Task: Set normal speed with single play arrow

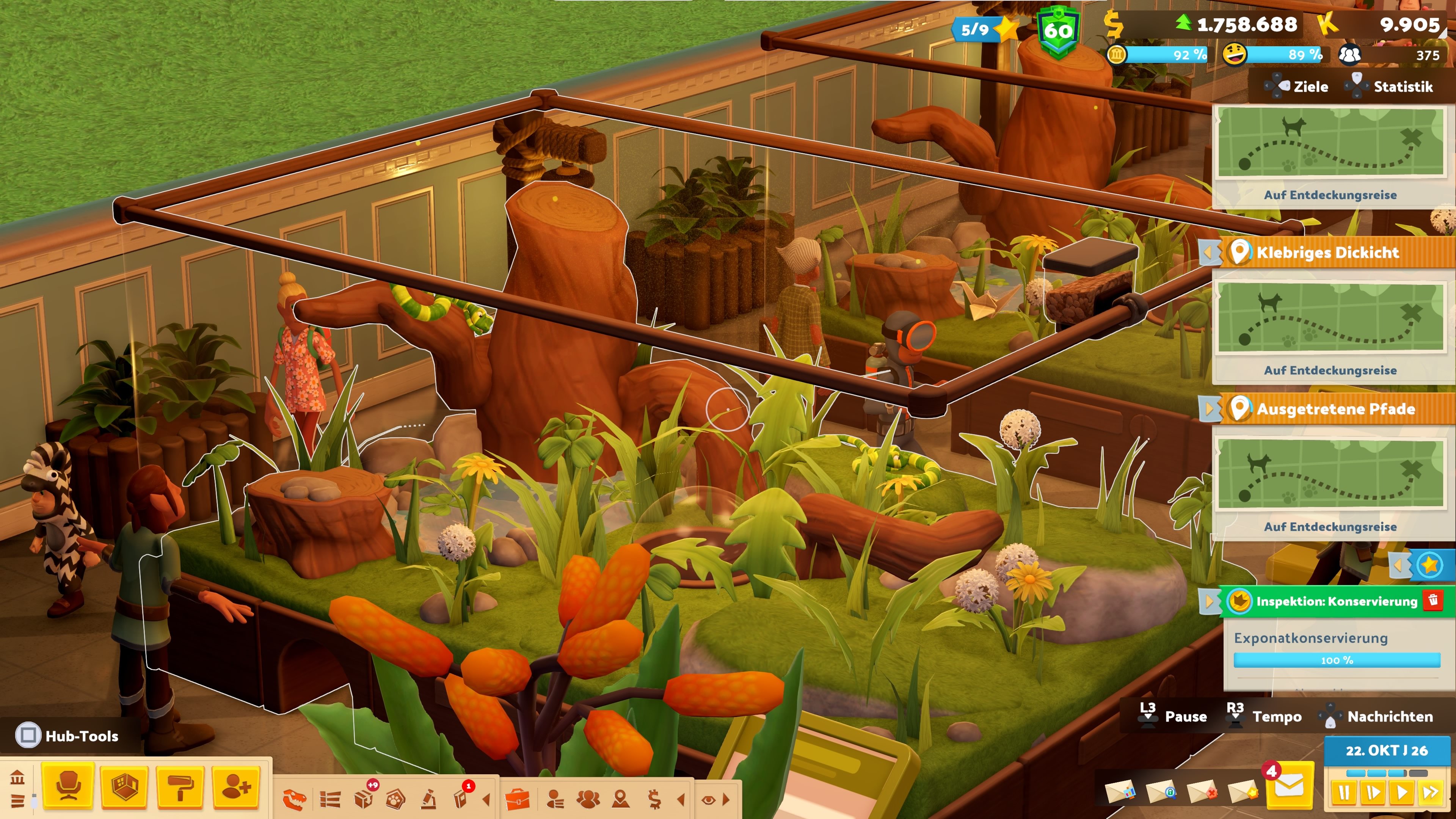Action: [1402, 792]
